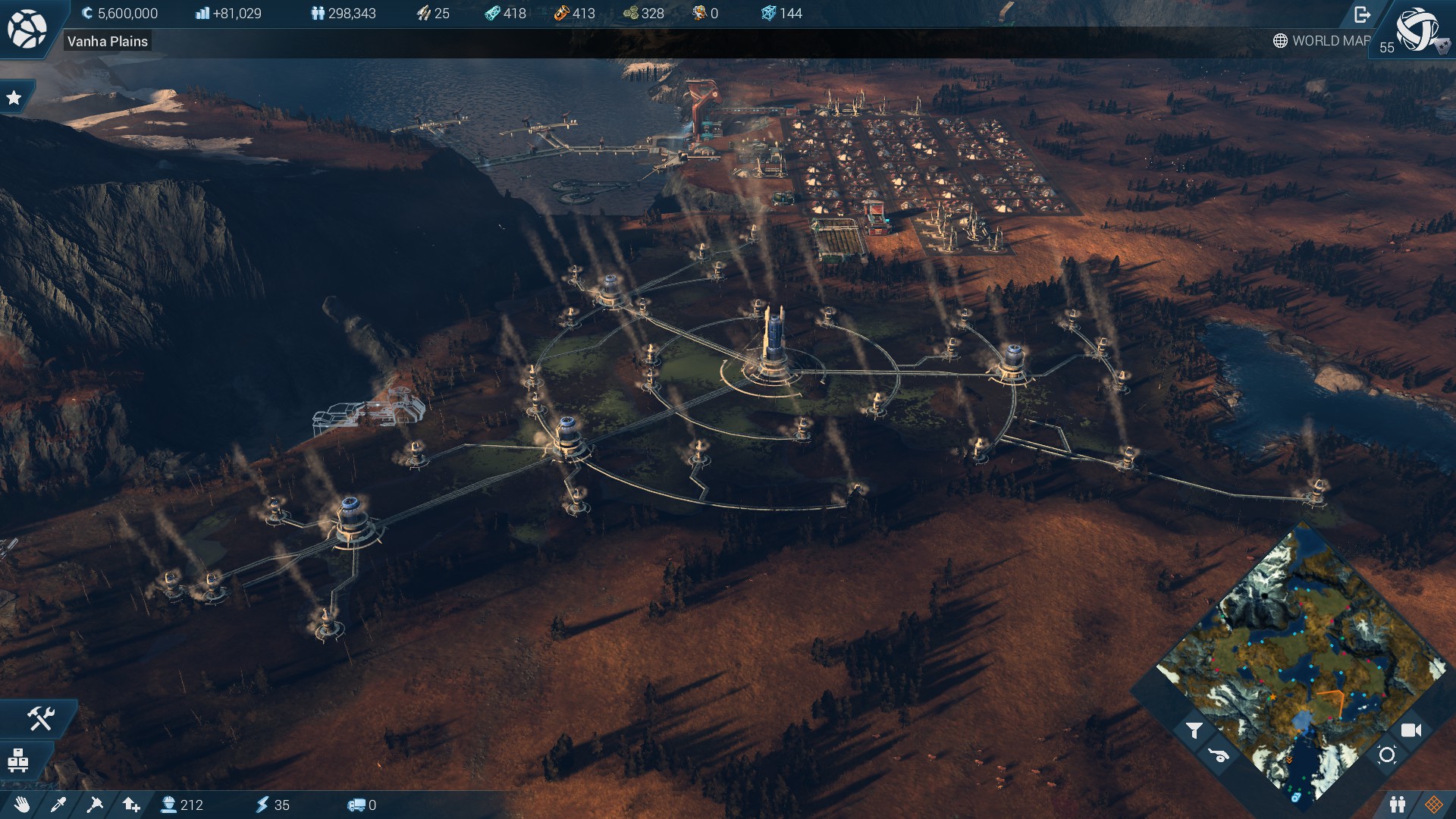Select the upgrade arrow tool
Image resolution: width=1456 pixels, height=819 pixels.
[131, 805]
